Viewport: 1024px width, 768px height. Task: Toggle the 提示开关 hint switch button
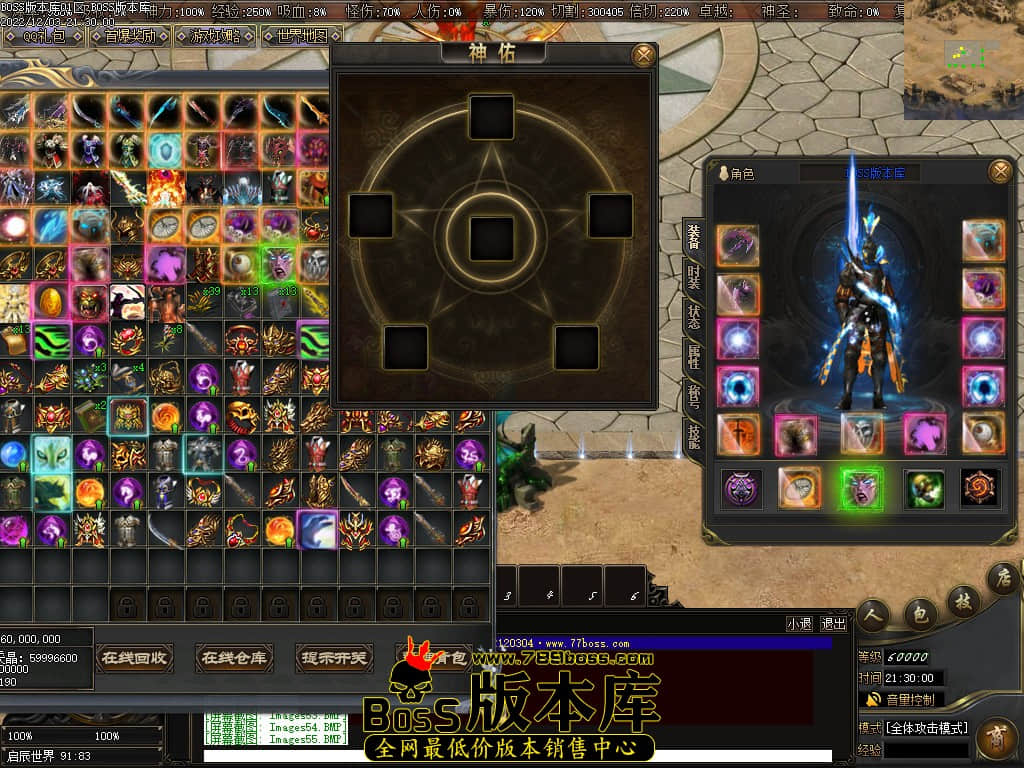tap(334, 658)
